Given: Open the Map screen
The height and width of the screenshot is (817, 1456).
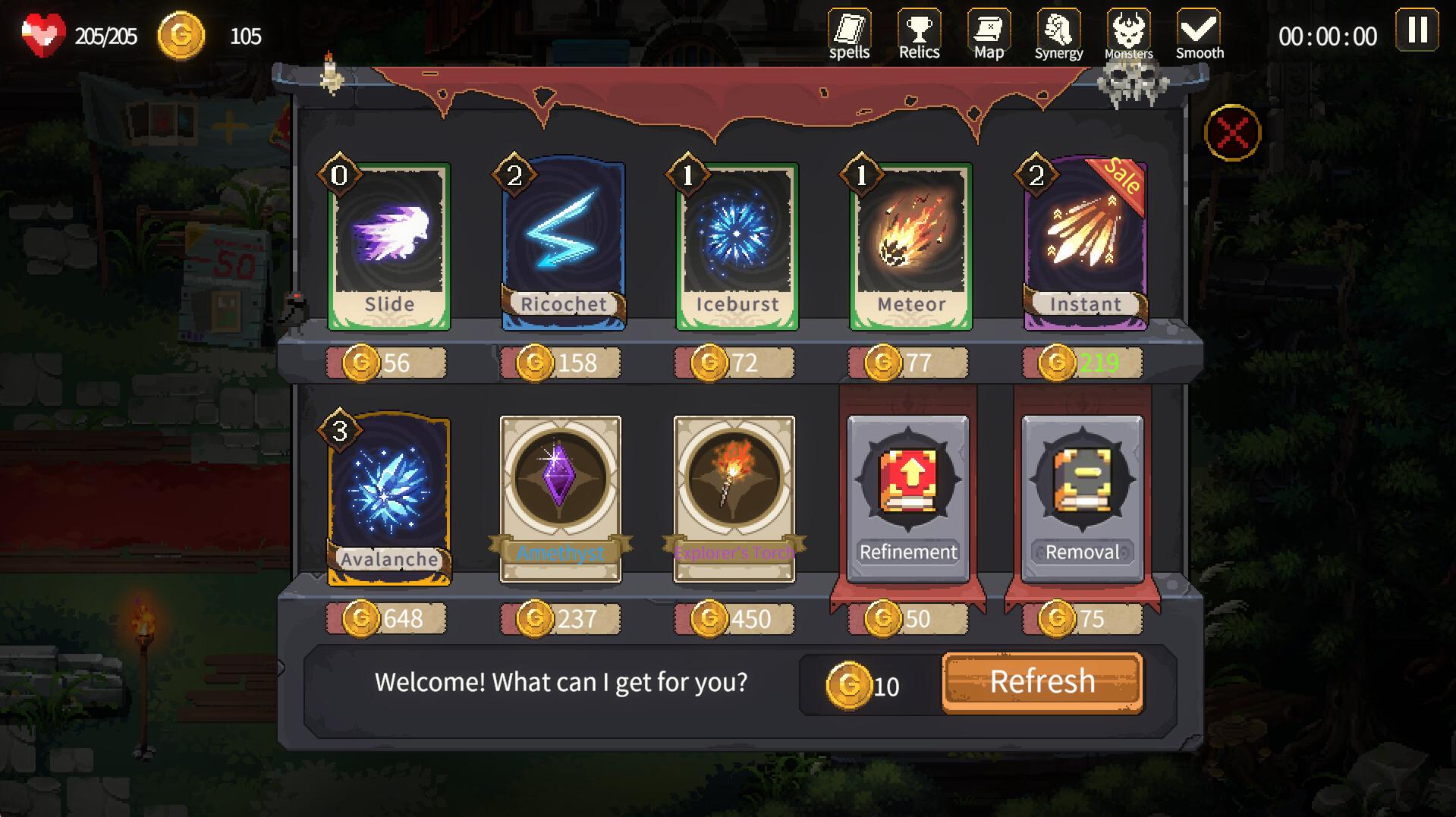Looking at the screenshot, I should coord(988,30).
